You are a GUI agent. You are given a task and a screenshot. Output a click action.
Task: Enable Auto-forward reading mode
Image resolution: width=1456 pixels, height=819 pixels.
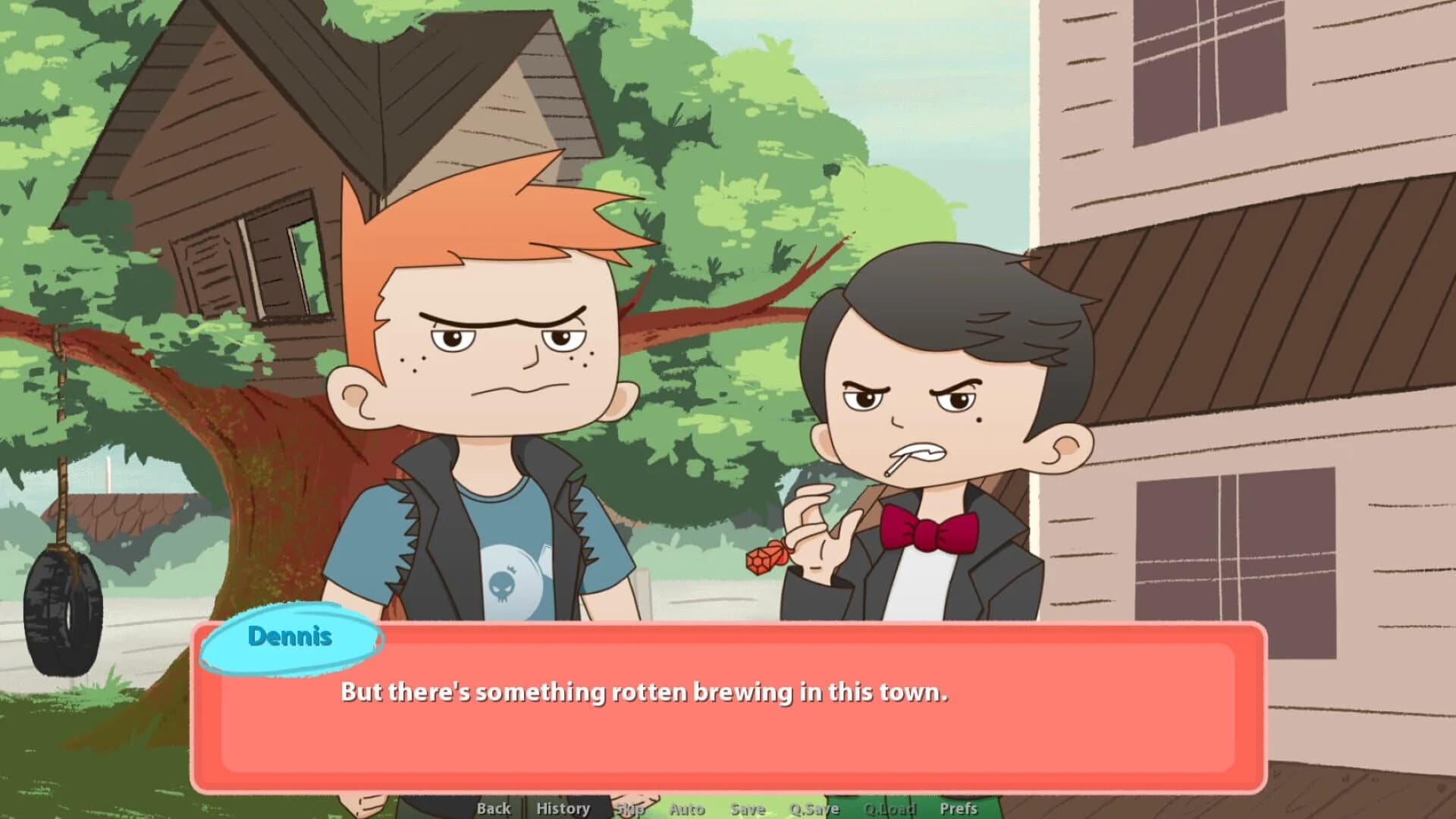[x=687, y=808]
